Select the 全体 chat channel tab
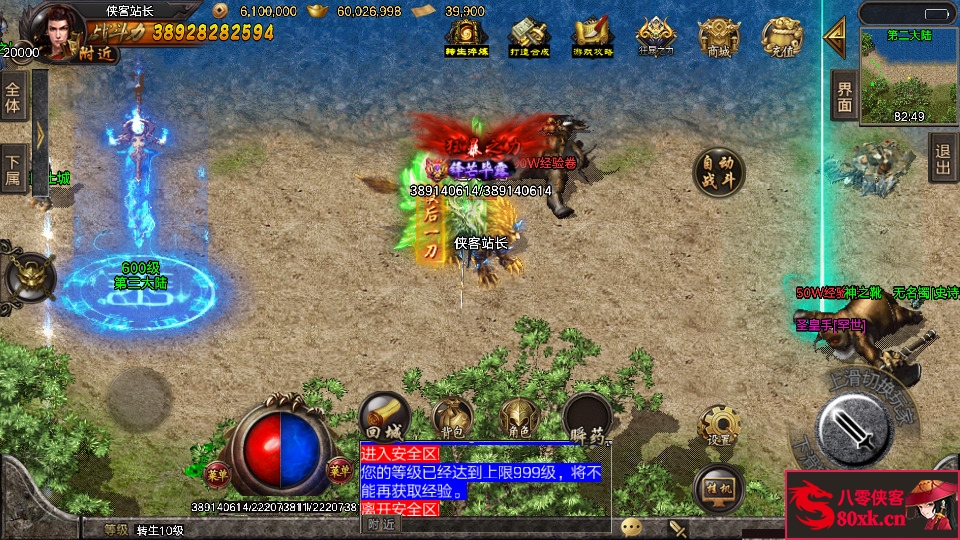The height and width of the screenshot is (540, 960). click(13, 96)
